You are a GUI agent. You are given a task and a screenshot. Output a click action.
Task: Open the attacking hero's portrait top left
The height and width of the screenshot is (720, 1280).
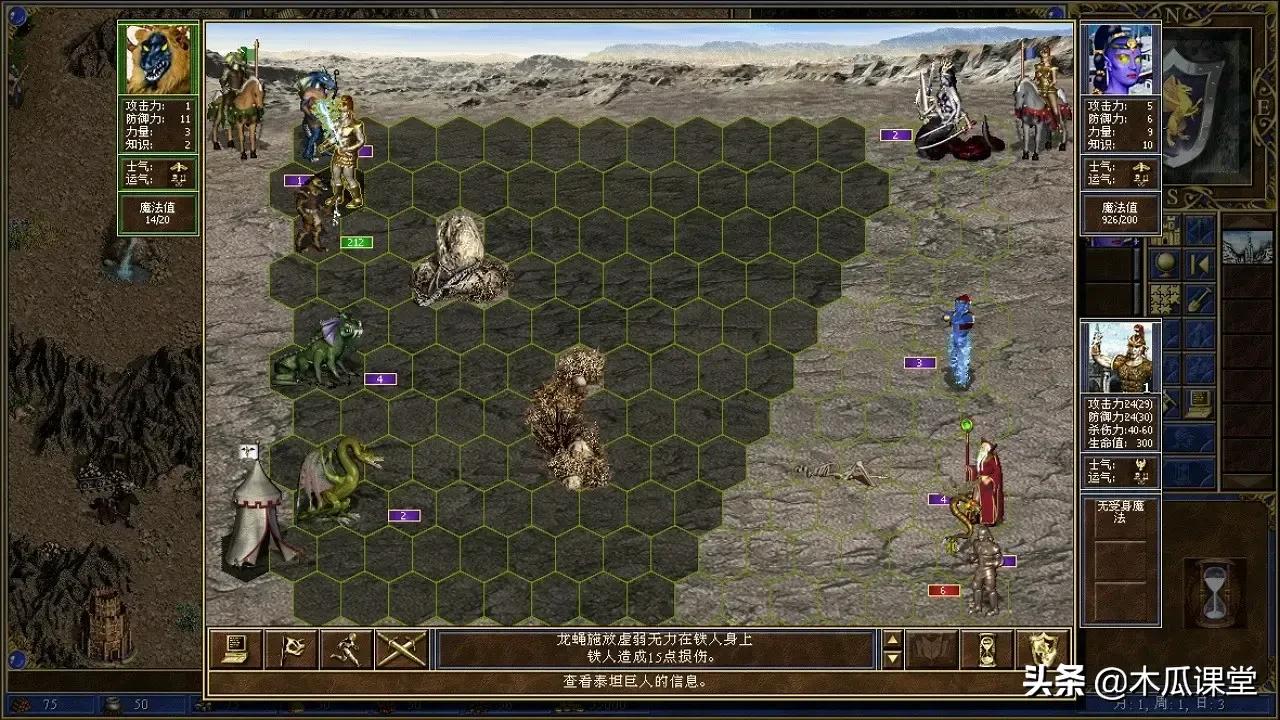click(x=156, y=60)
